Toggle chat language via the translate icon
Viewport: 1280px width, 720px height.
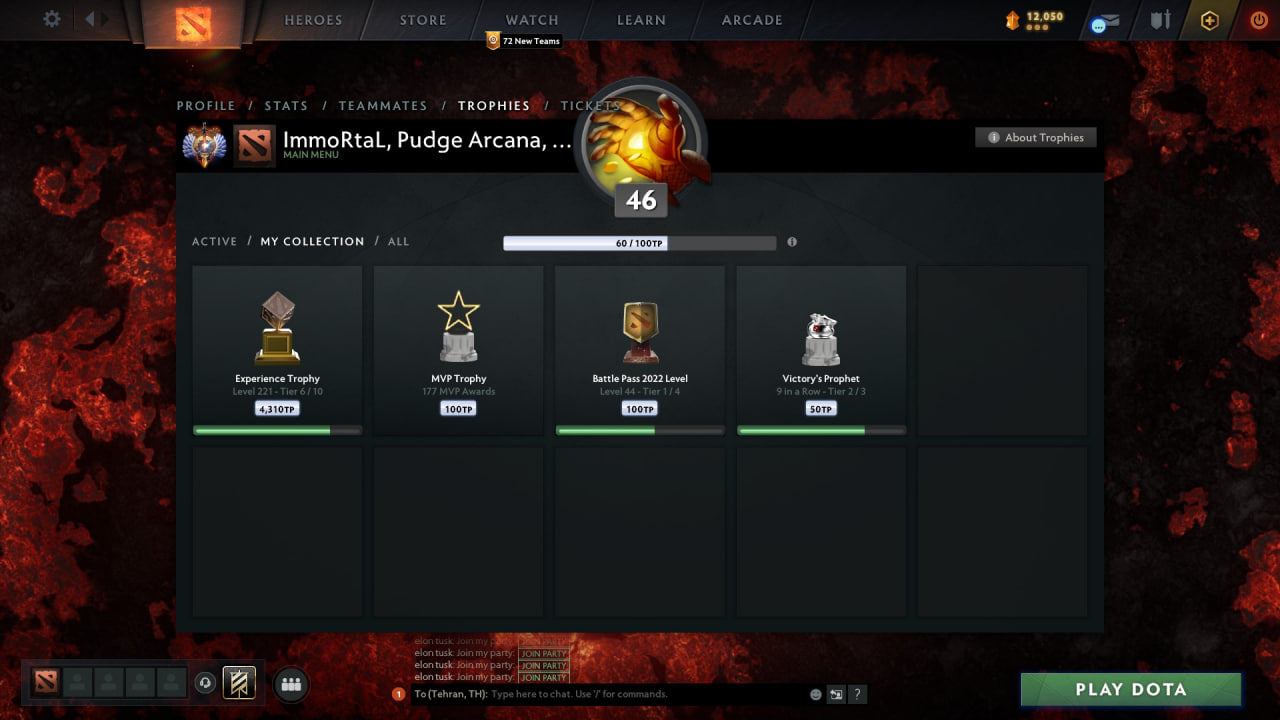click(836, 693)
